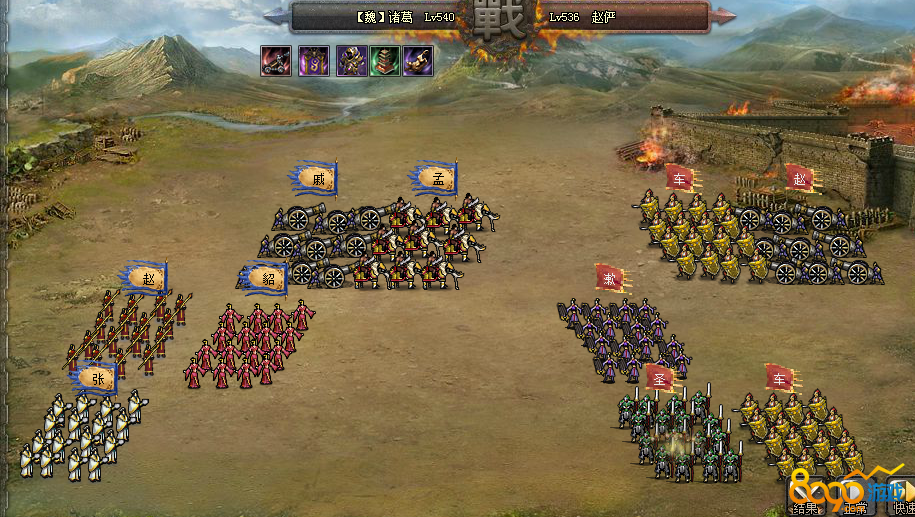
Task: Activate the golden armor skill icon
Action: pos(350,61)
